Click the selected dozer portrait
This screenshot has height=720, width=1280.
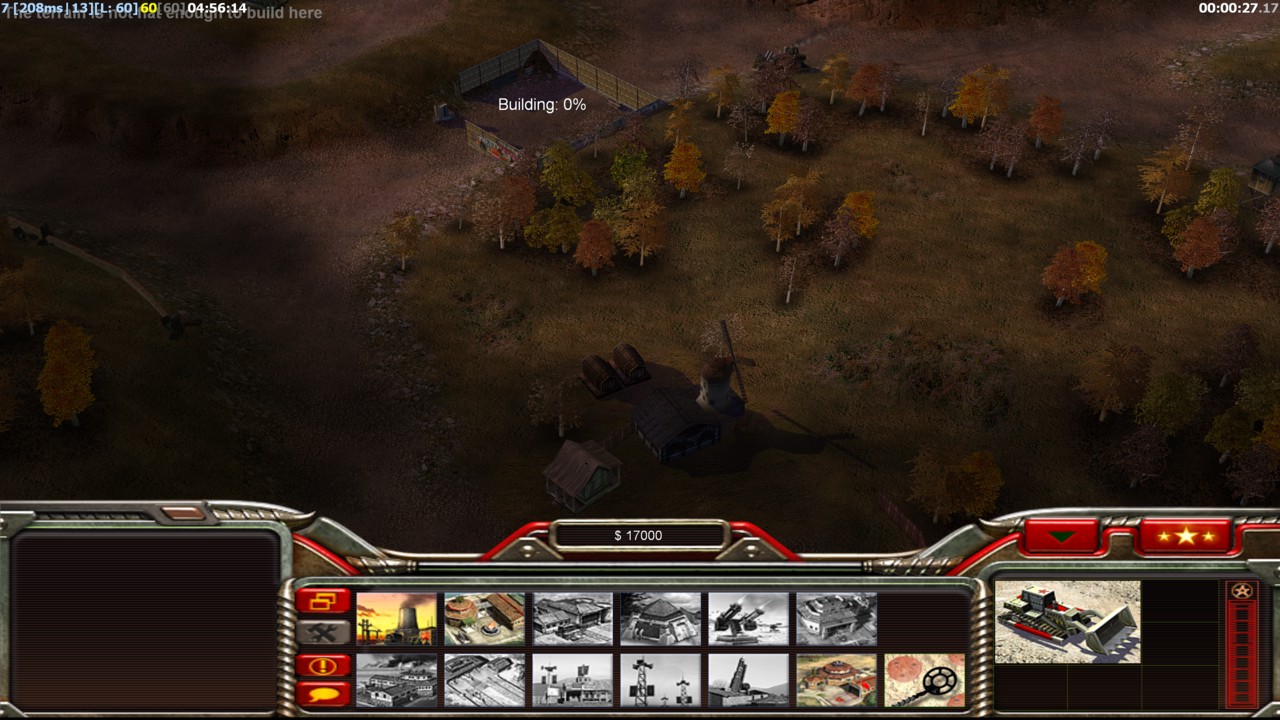coord(1067,622)
